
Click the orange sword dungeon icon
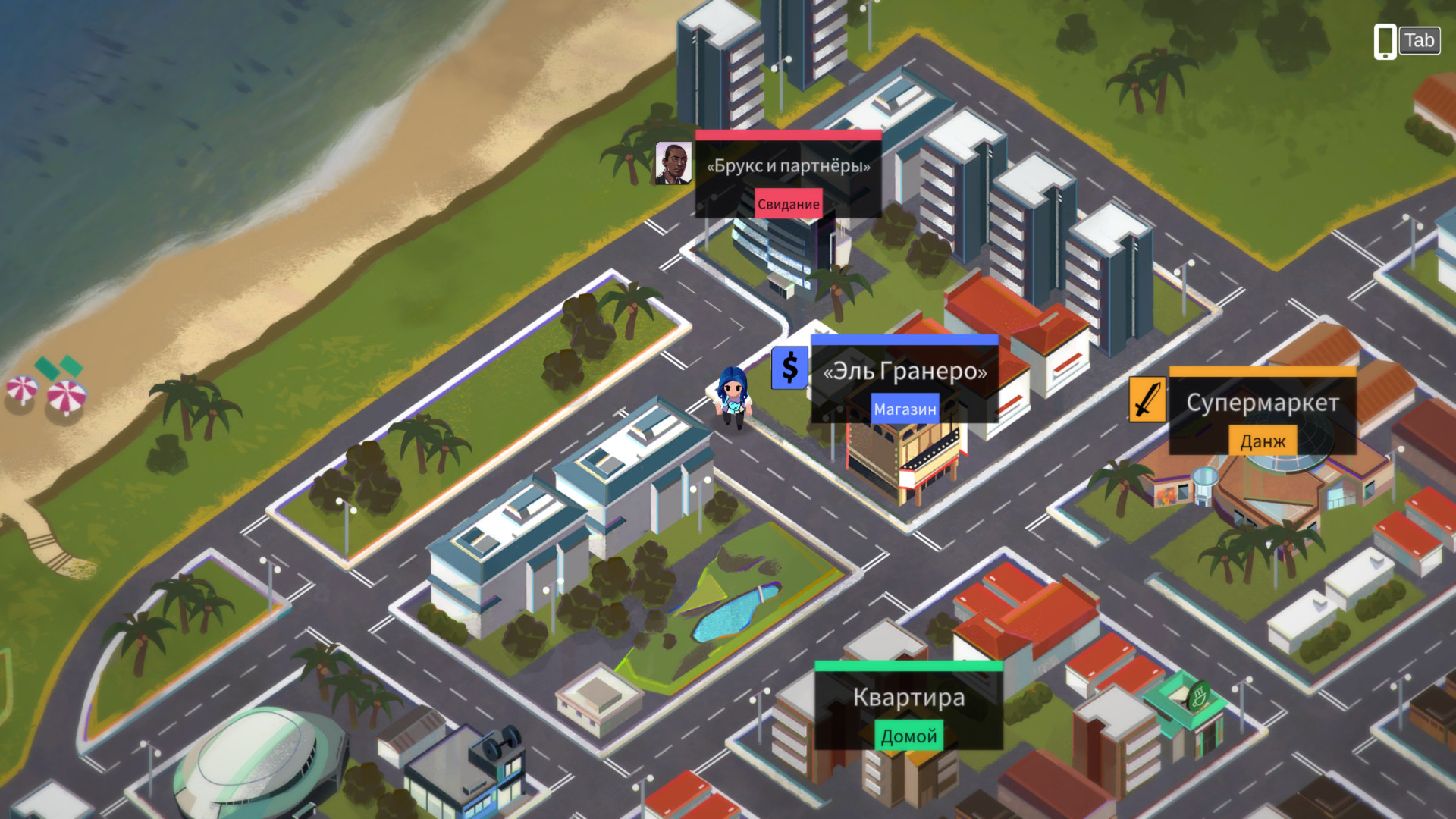coord(1147,399)
